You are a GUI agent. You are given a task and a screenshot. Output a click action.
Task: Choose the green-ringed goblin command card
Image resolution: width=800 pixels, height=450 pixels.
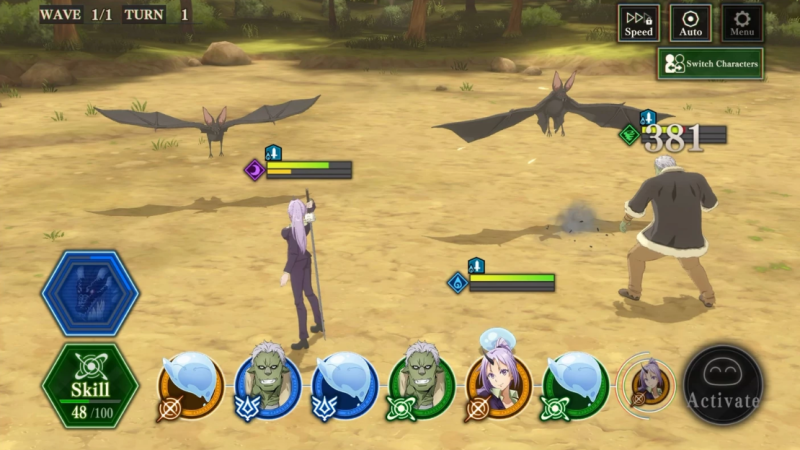pyautogui.click(x=422, y=386)
